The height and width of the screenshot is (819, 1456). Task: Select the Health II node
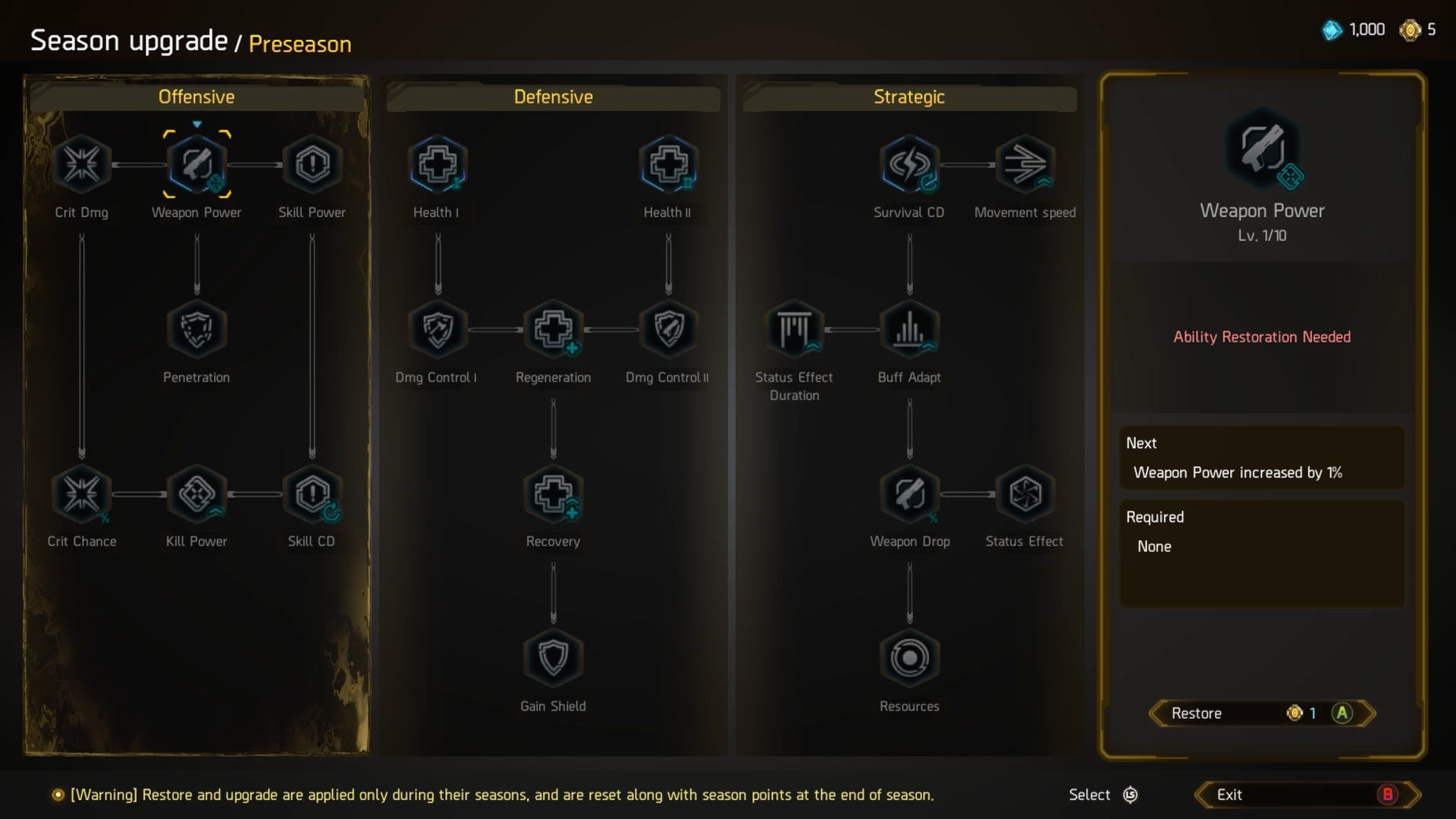point(668,164)
